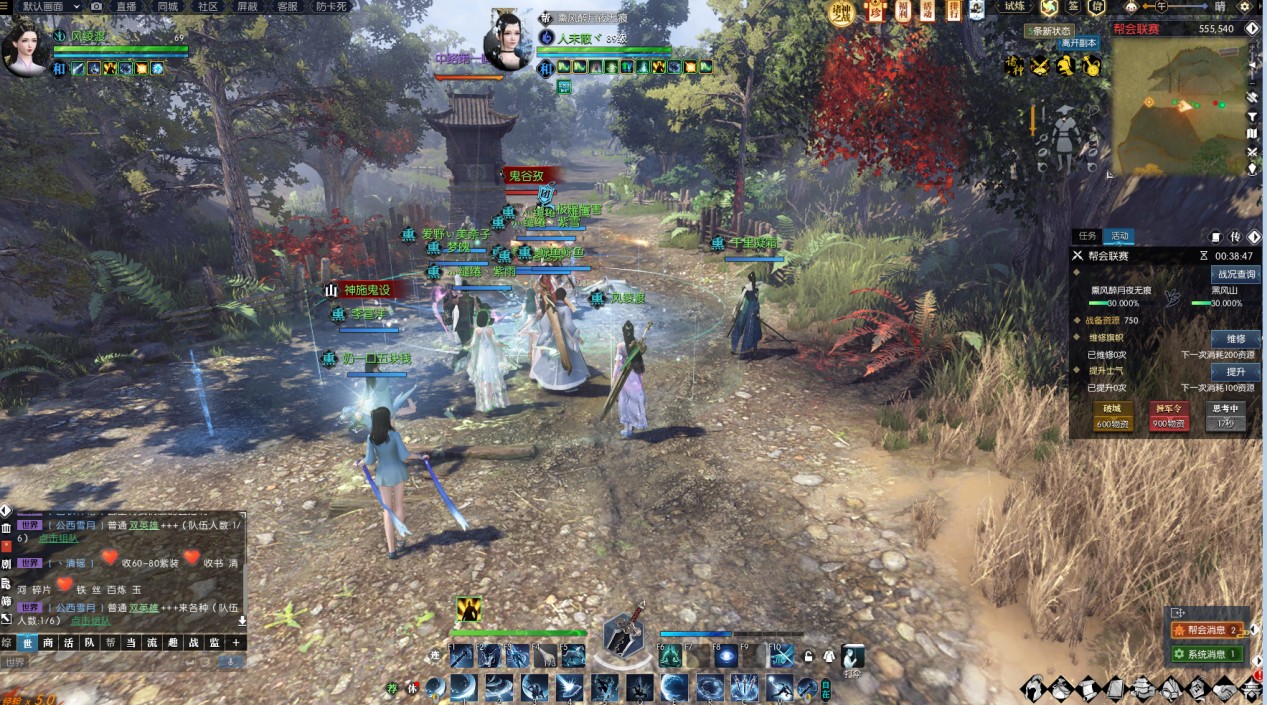Click the 维修 repair flag button
Image resolution: width=1267 pixels, height=705 pixels.
pos(1236,339)
